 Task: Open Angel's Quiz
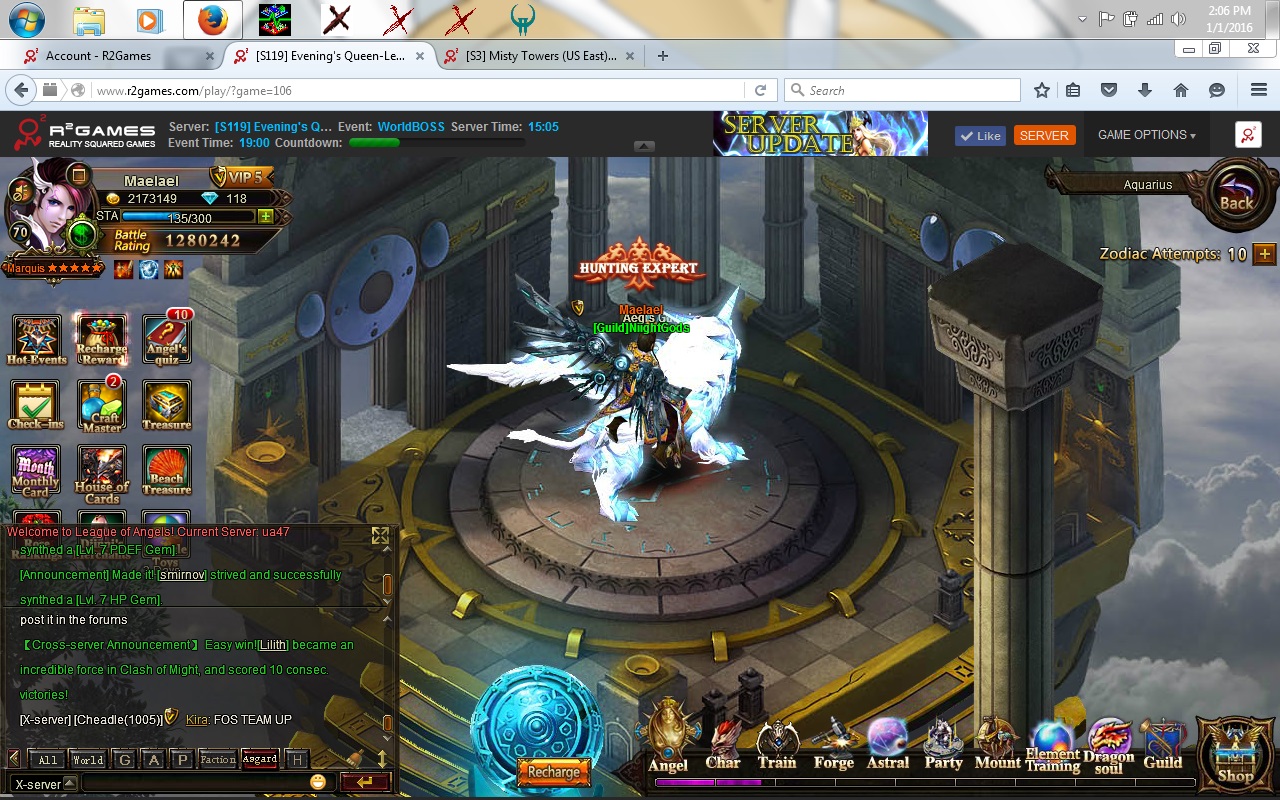tap(166, 338)
